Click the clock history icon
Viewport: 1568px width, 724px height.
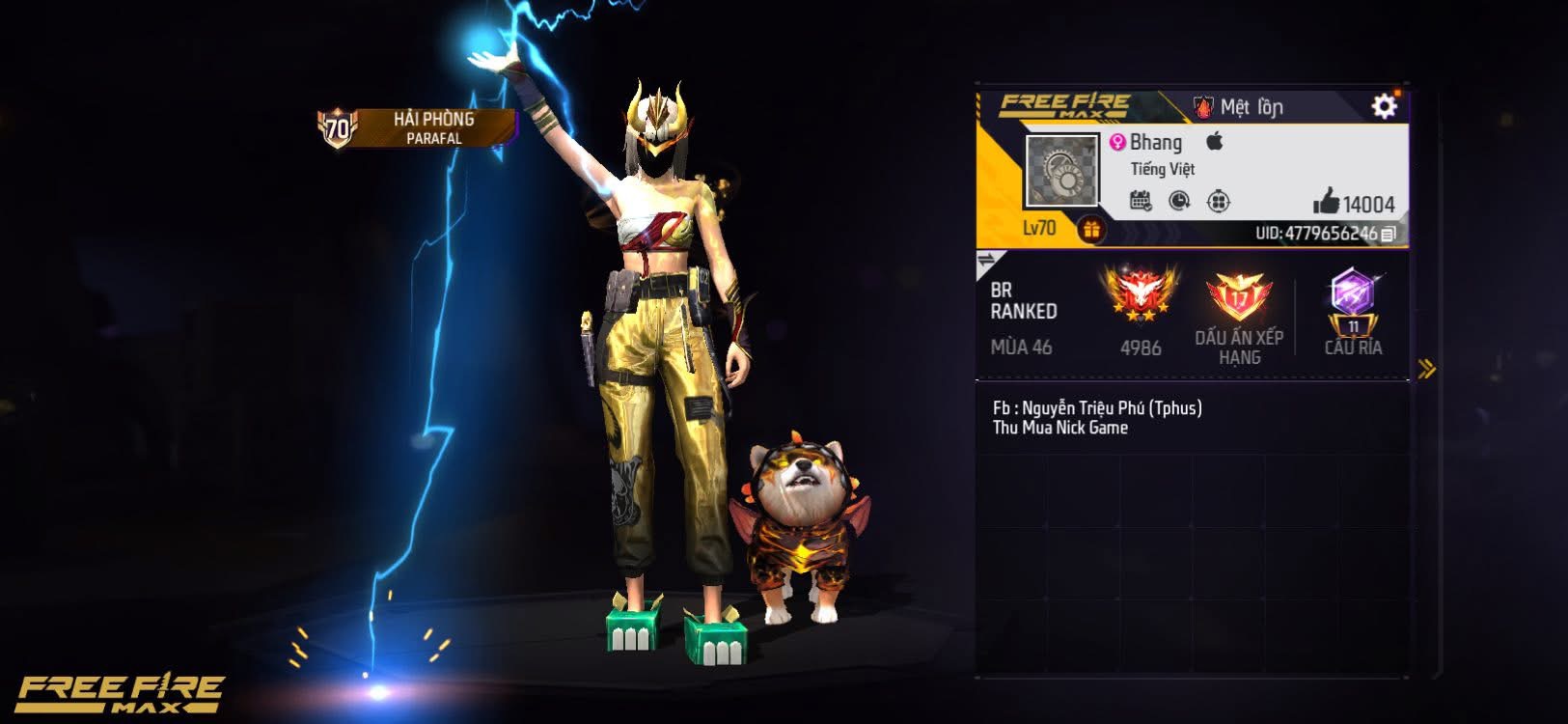1179,201
